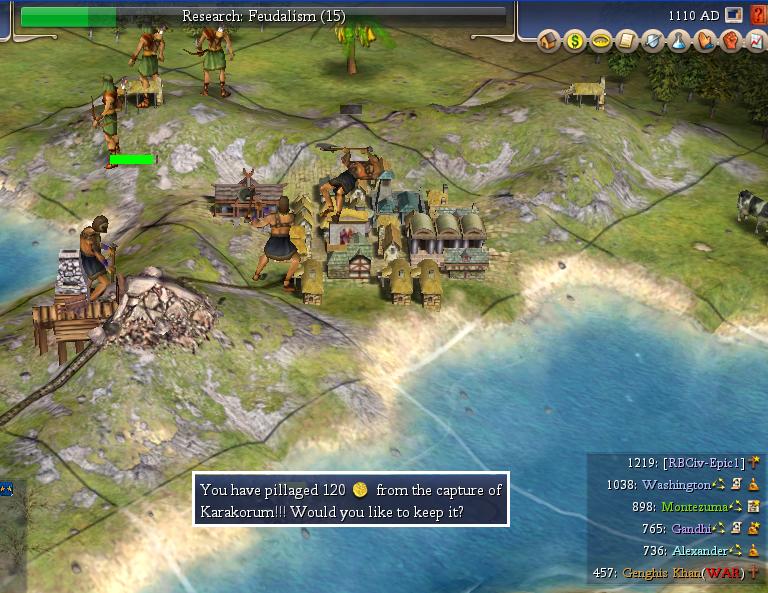Open the Domestic Advisor house icon
This screenshot has width=768, height=593.
click(548, 41)
